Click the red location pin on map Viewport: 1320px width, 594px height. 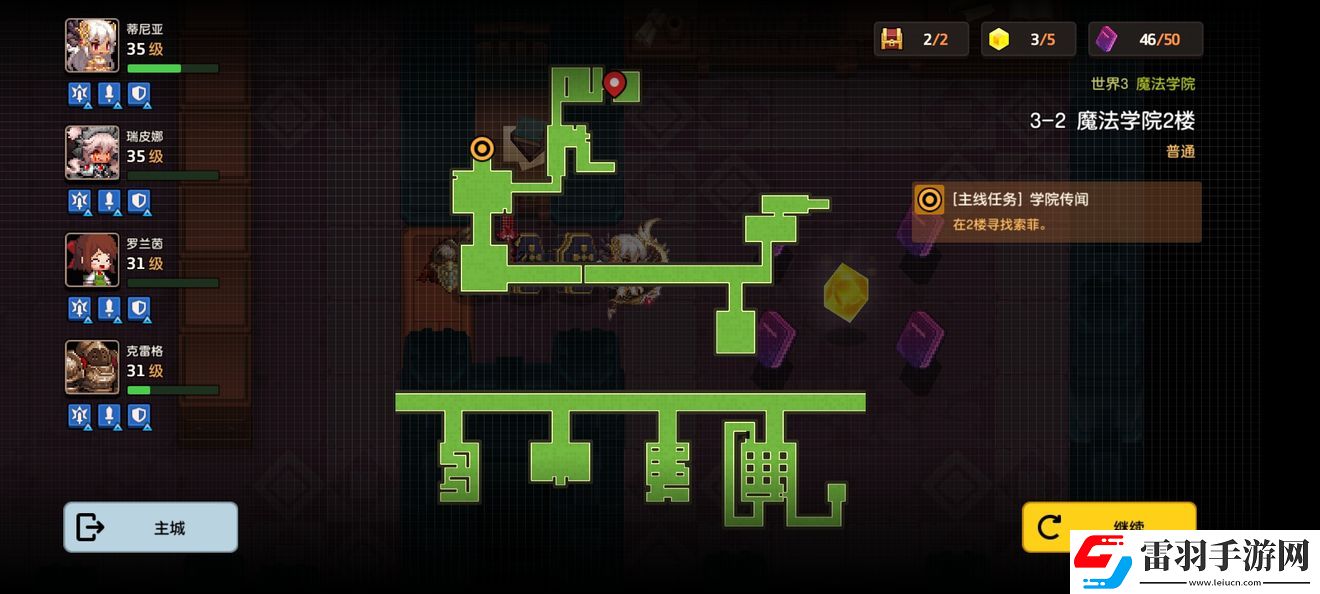[614, 85]
